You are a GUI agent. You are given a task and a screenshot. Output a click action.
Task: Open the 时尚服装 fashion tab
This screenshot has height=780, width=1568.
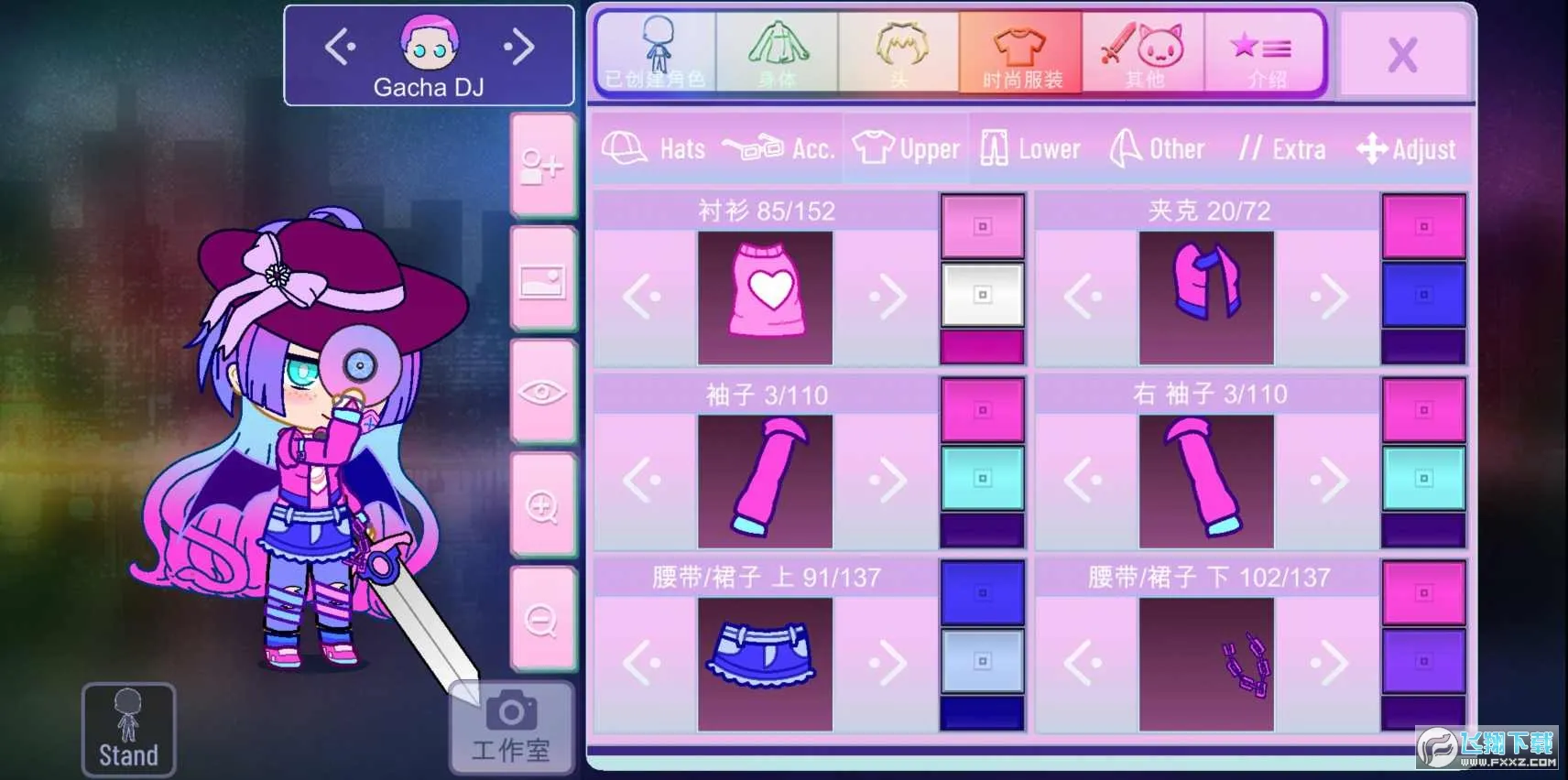(1020, 50)
